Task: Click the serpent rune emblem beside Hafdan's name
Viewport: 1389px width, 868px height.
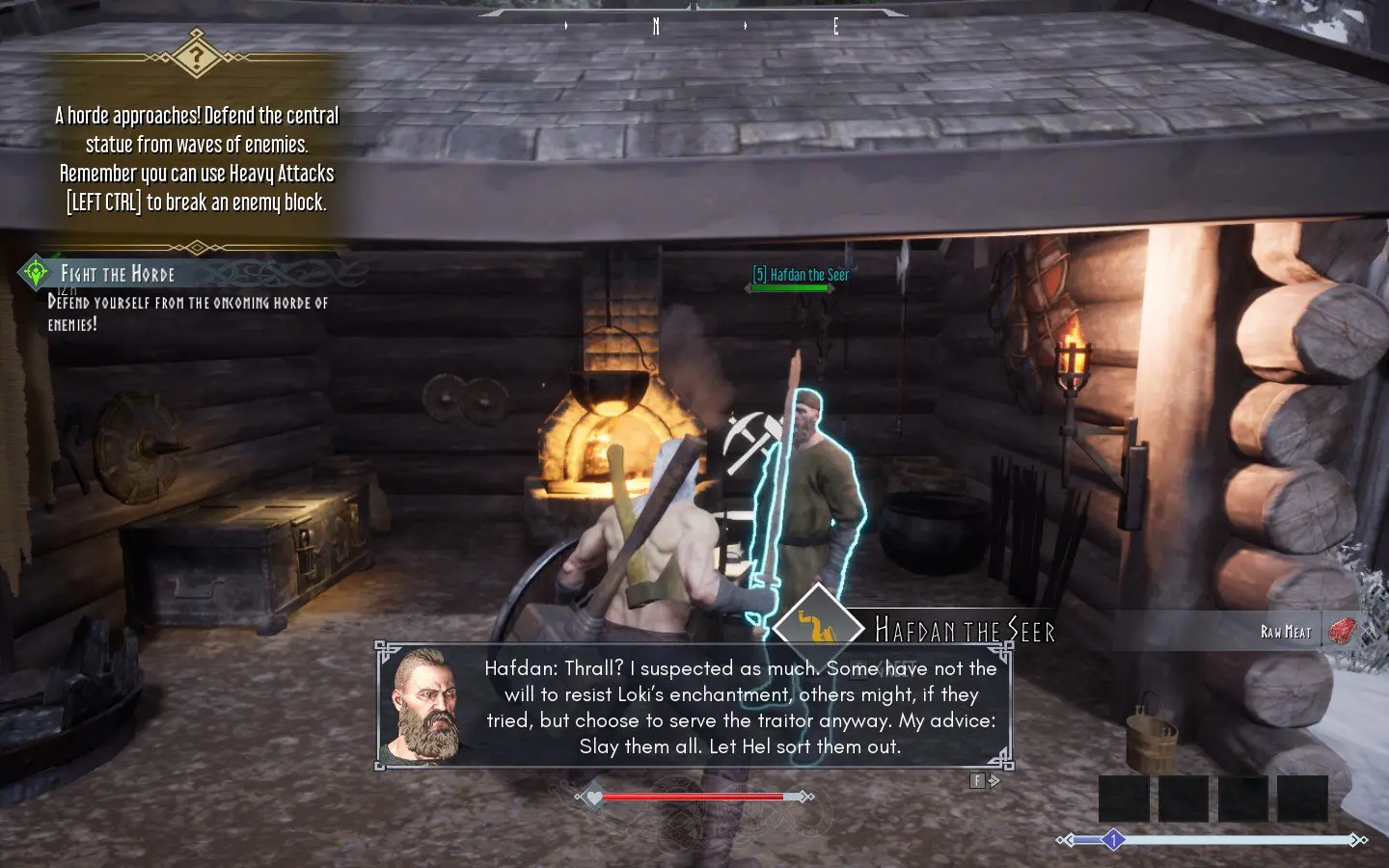Action: click(x=816, y=626)
